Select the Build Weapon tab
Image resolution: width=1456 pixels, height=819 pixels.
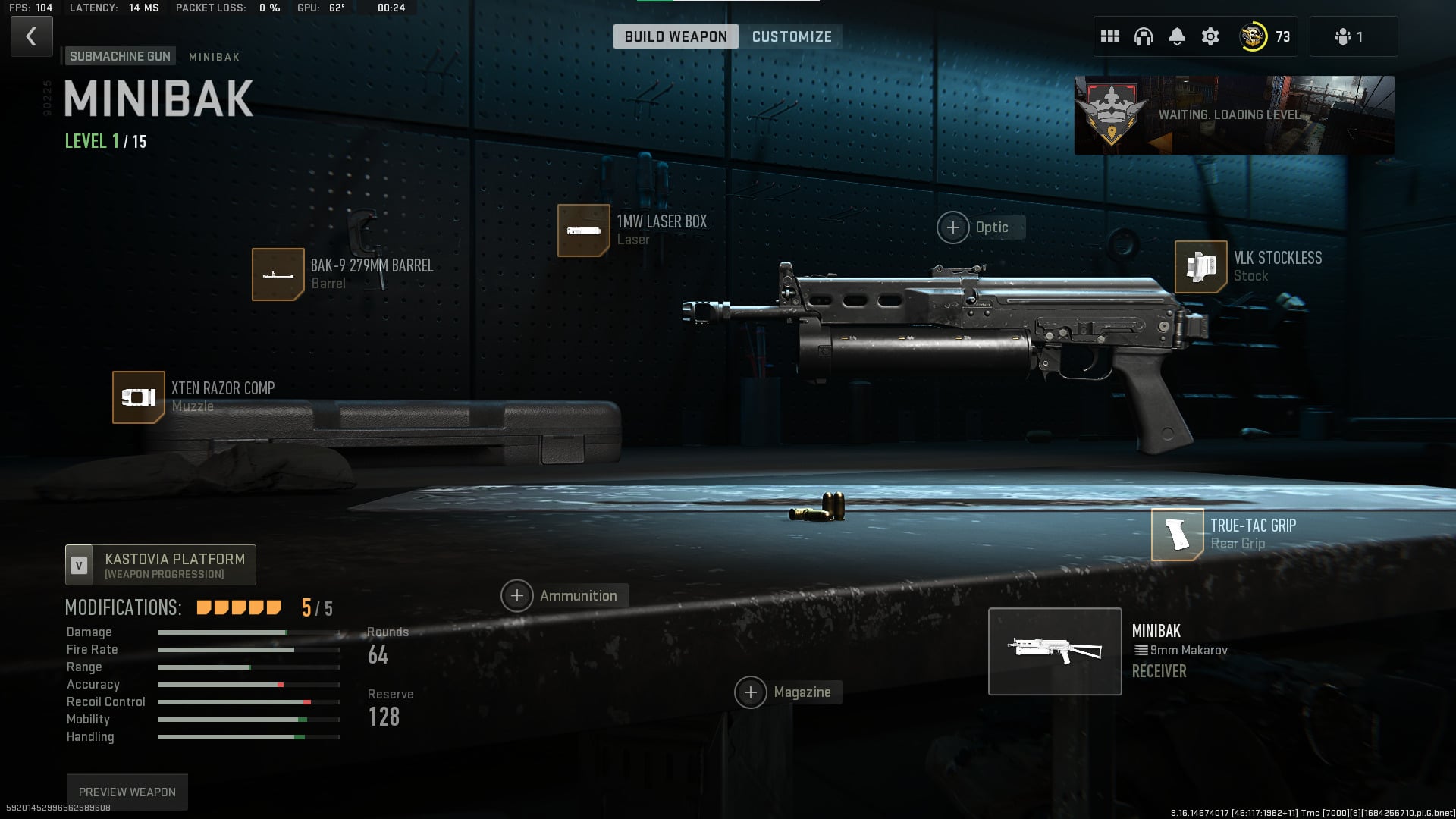coord(675,36)
